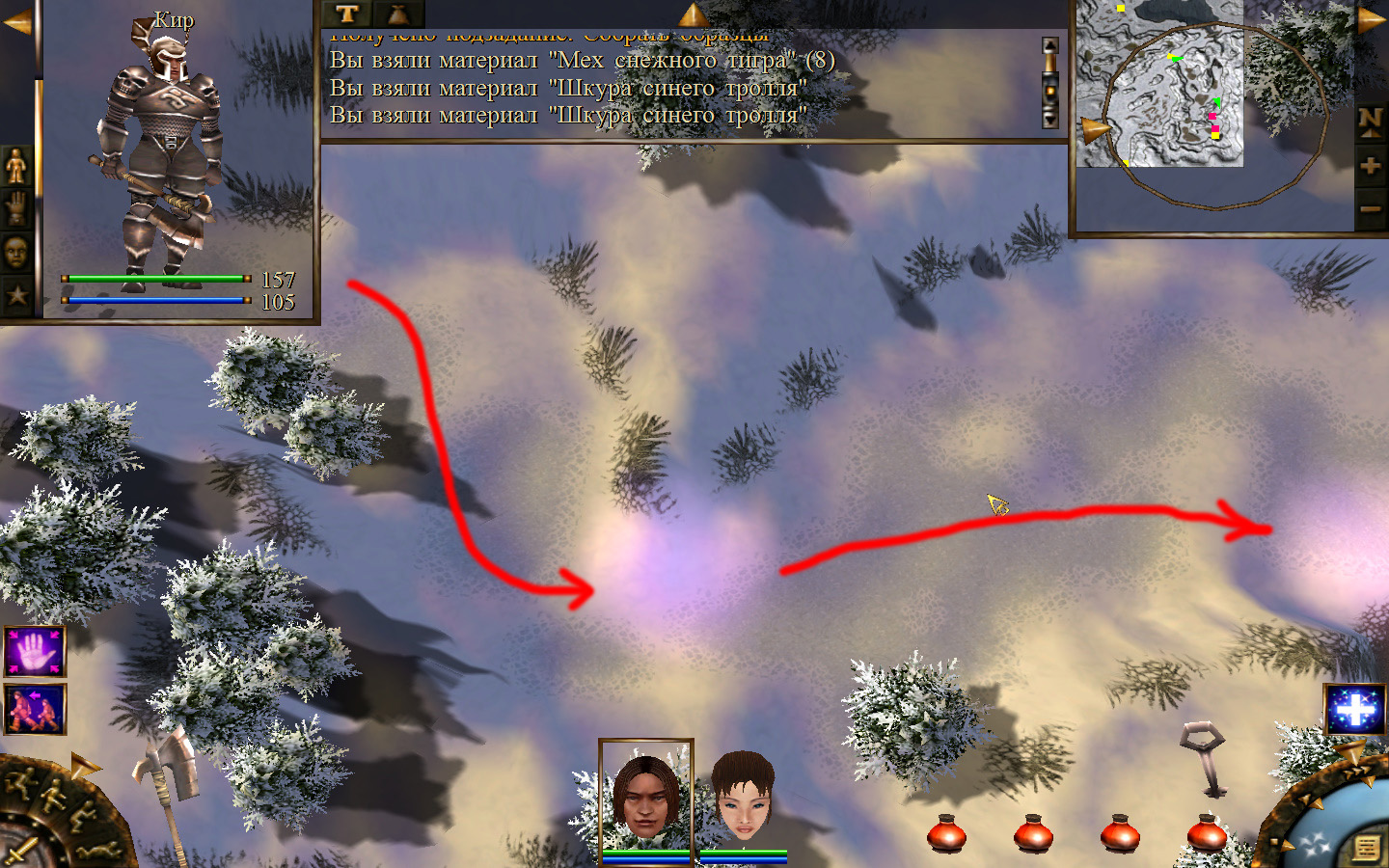Collapse the minimap panel with the top-right arrow

point(1372,19)
